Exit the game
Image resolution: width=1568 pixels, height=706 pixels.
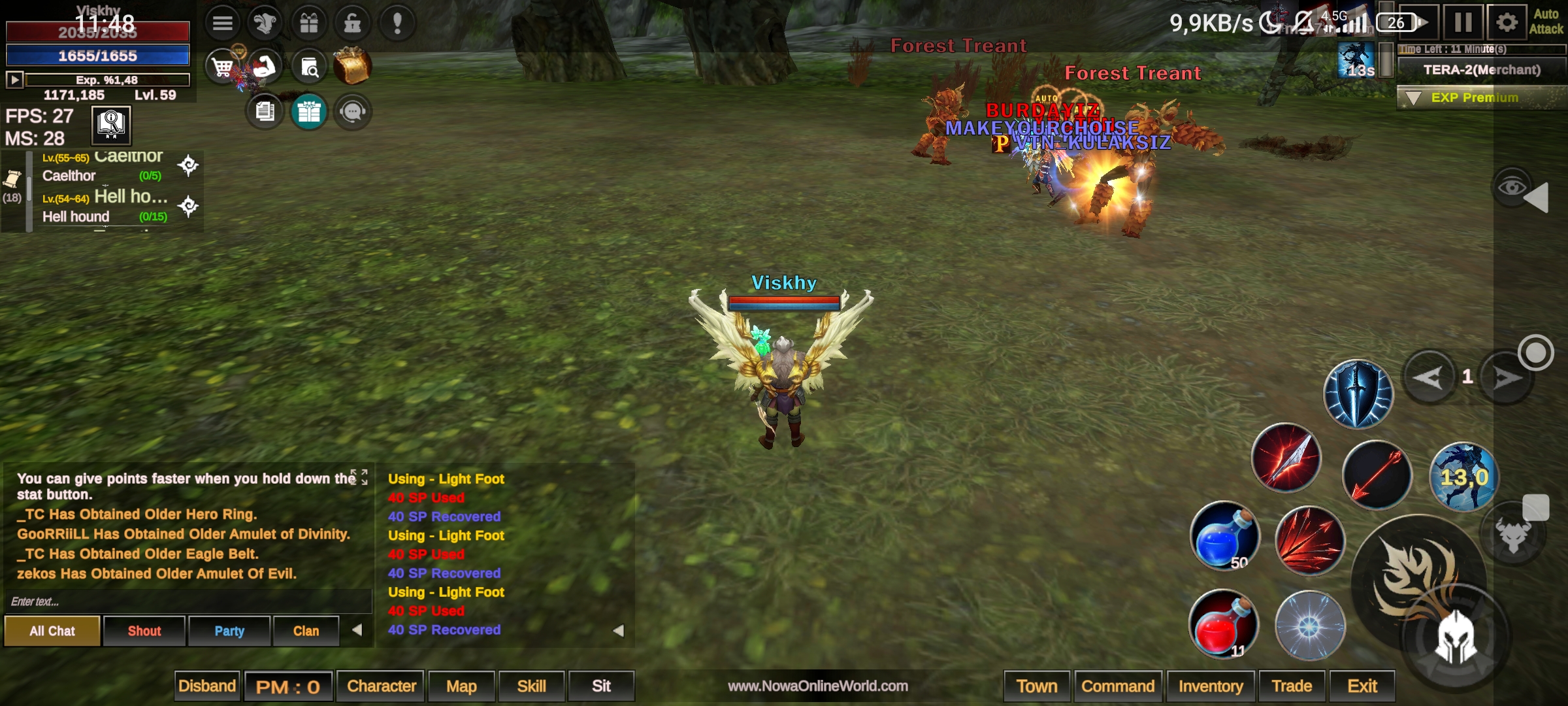pyautogui.click(x=1362, y=686)
